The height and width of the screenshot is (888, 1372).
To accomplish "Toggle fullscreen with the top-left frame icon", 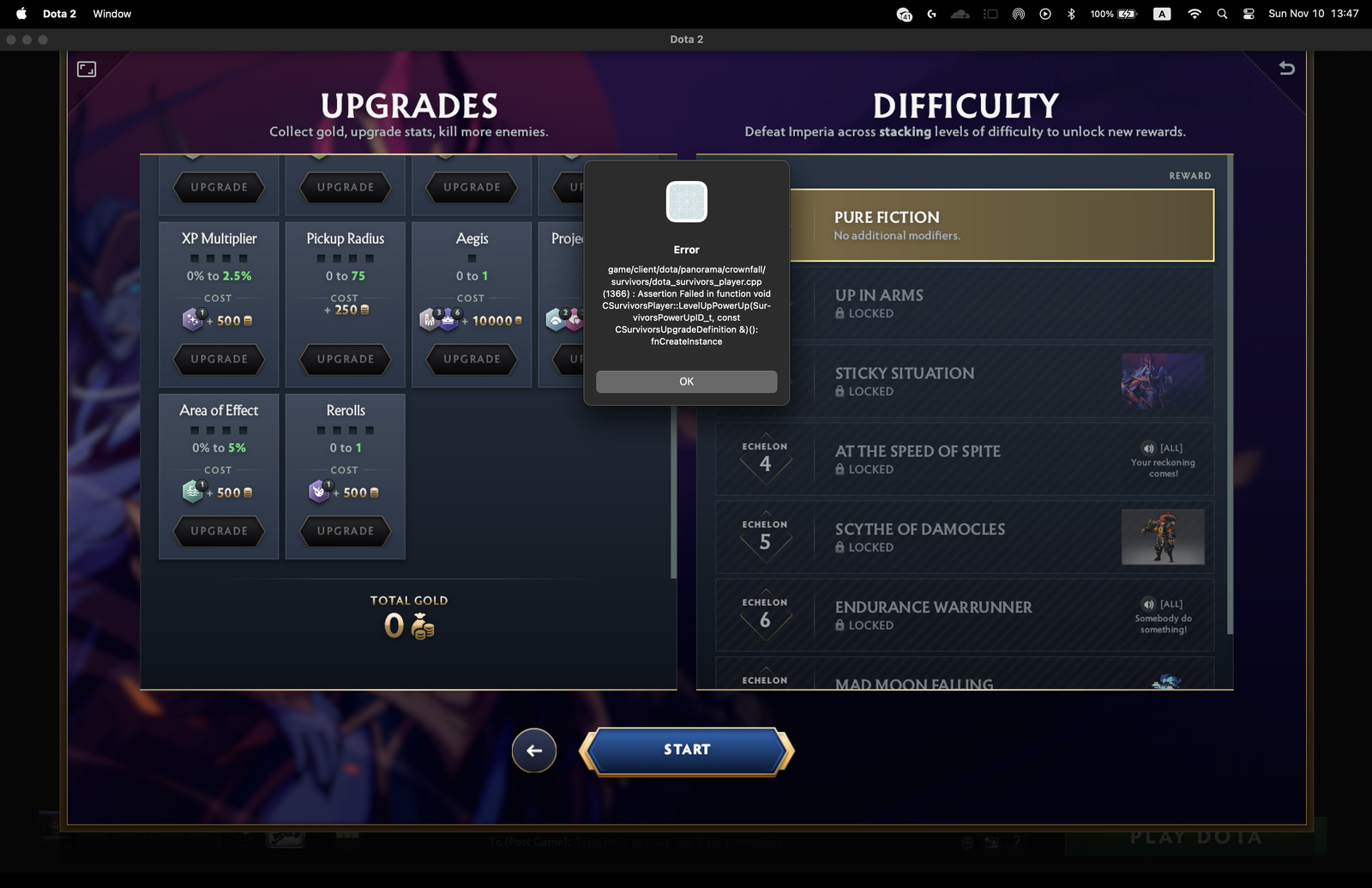I will (87, 69).
